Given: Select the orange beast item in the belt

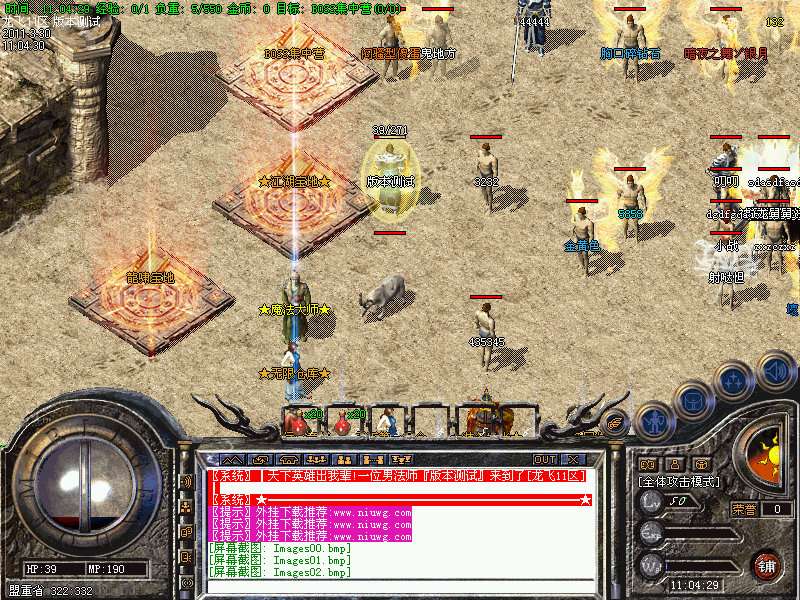Looking at the screenshot, I should [x=487, y=418].
